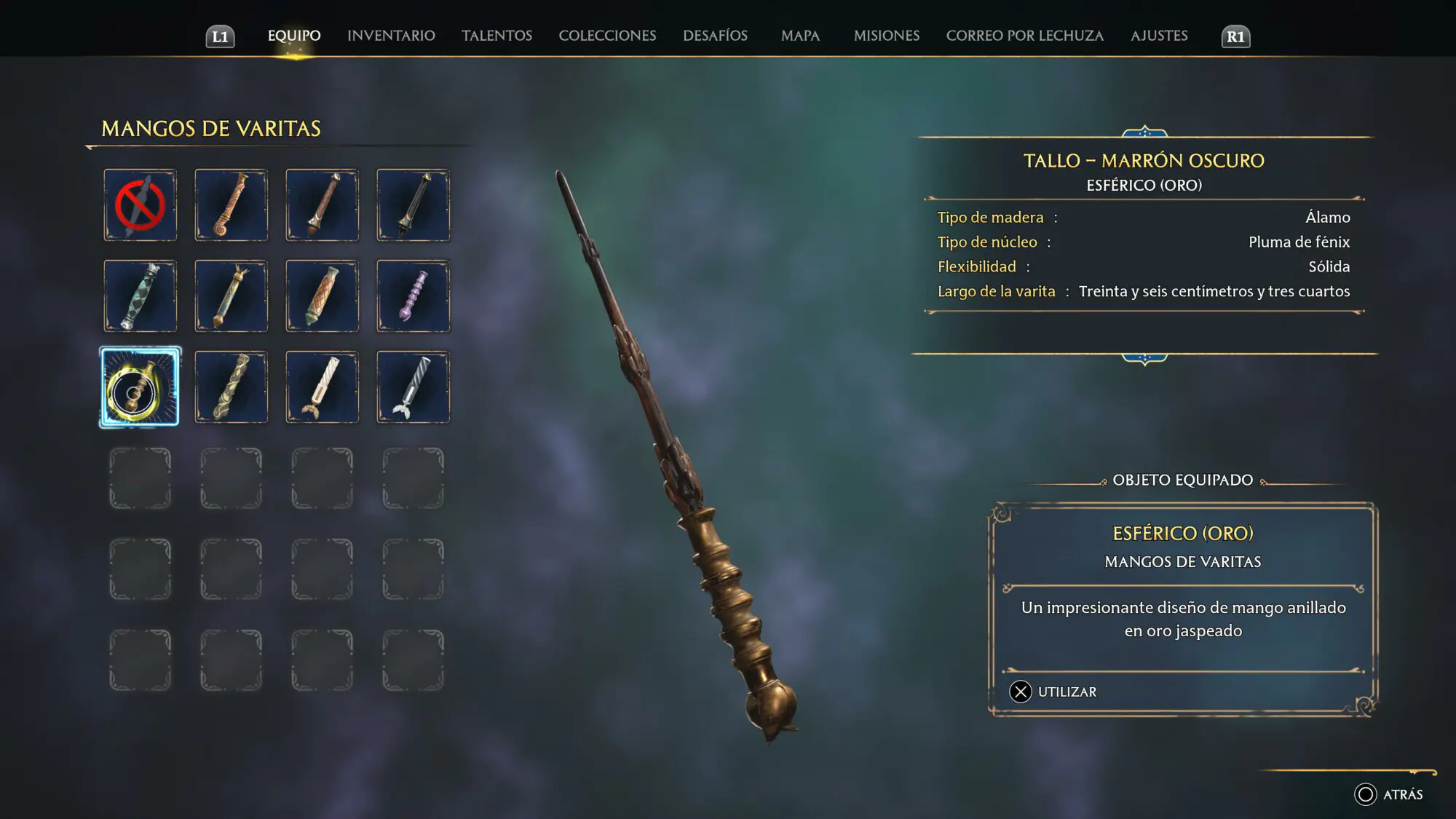Select the orange spiral-ended wand handle
The width and height of the screenshot is (1456, 819).
[x=231, y=205]
